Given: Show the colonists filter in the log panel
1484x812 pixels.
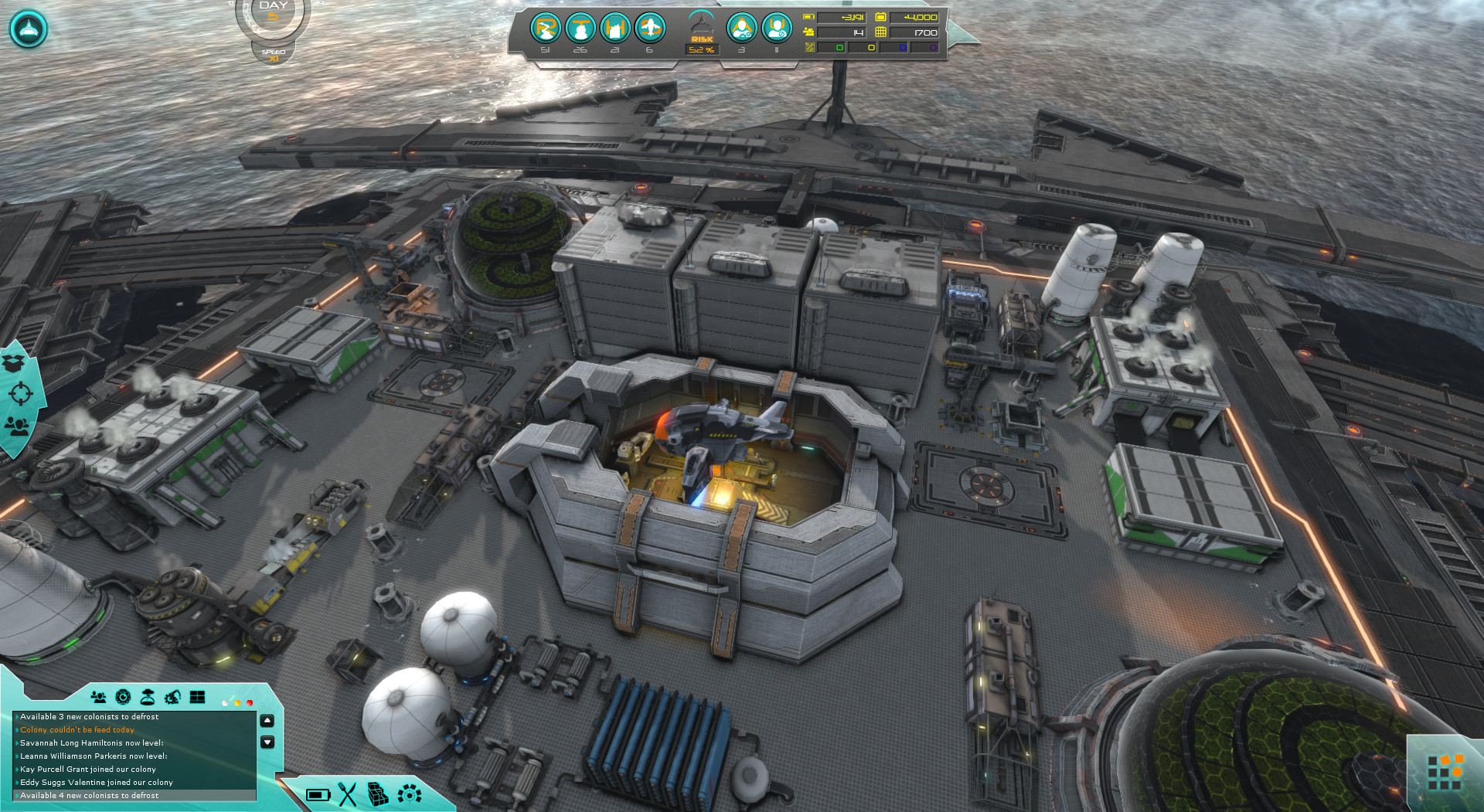Looking at the screenshot, I should tap(98, 698).
